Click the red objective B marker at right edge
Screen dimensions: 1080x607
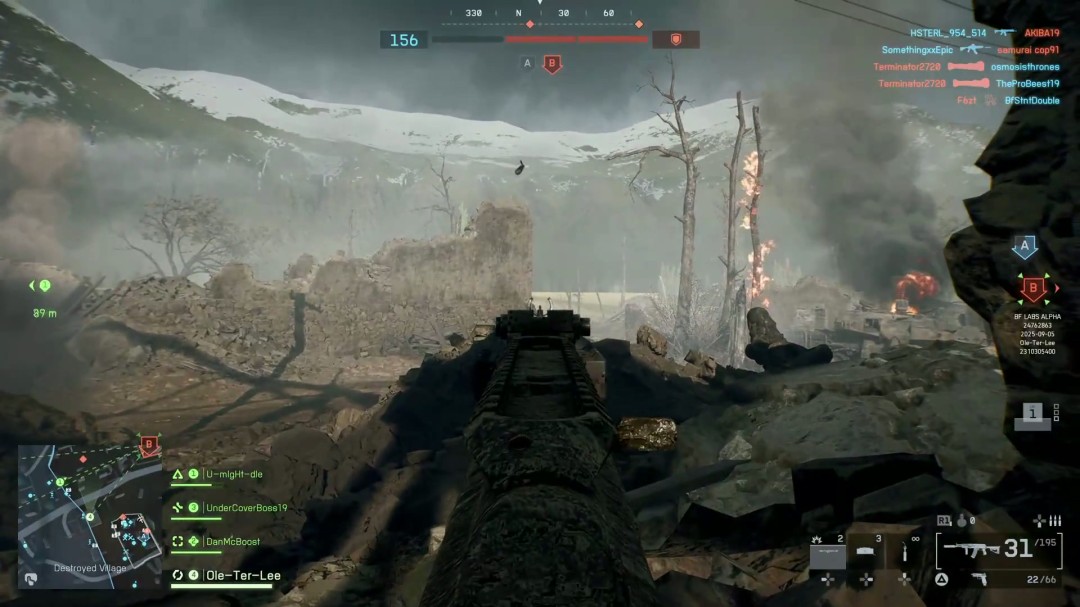pos(1033,290)
